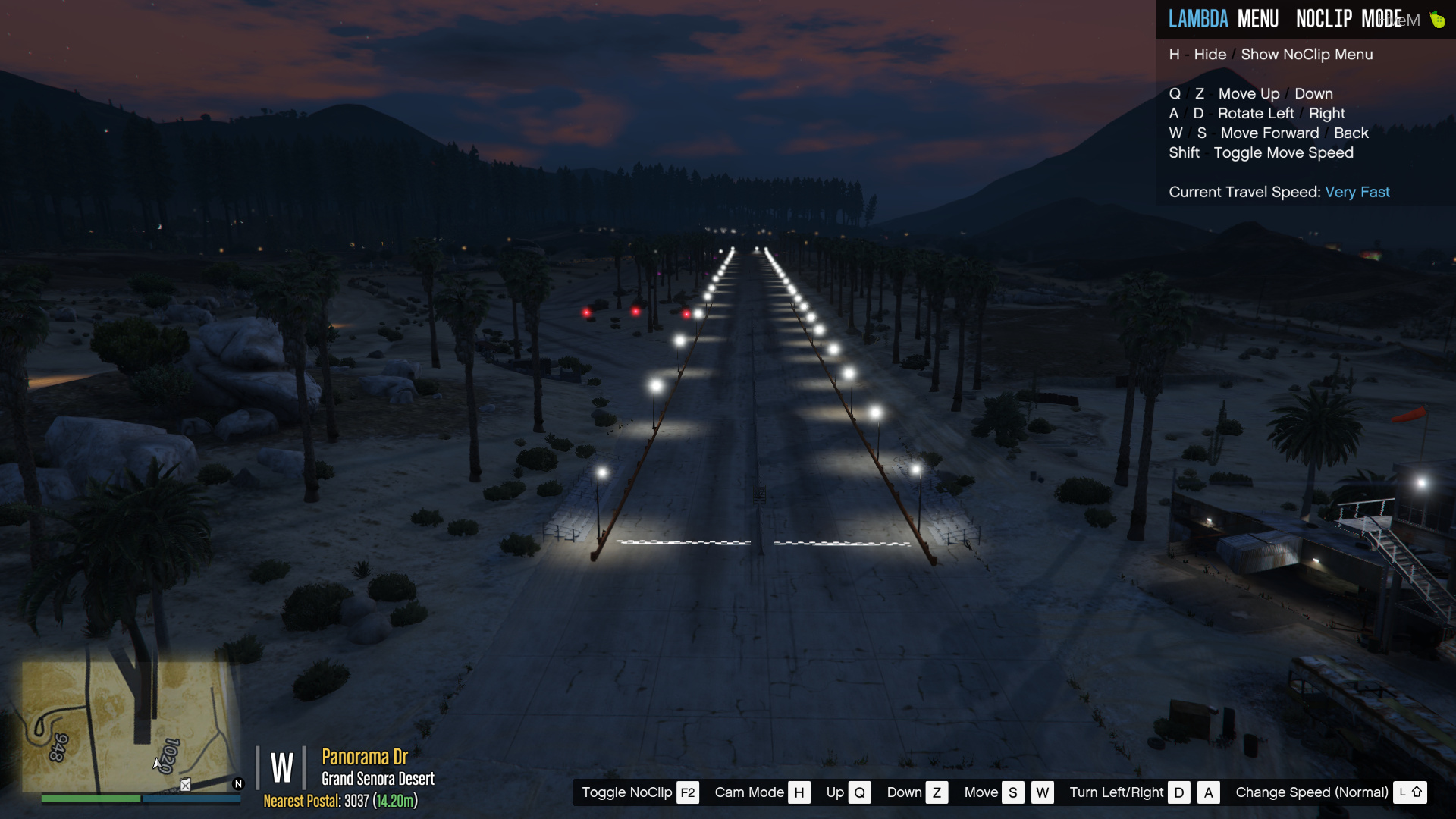Open the Lambda Menu title
Image resolution: width=1456 pixels, height=819 pixels.
tap(1224, 19)
